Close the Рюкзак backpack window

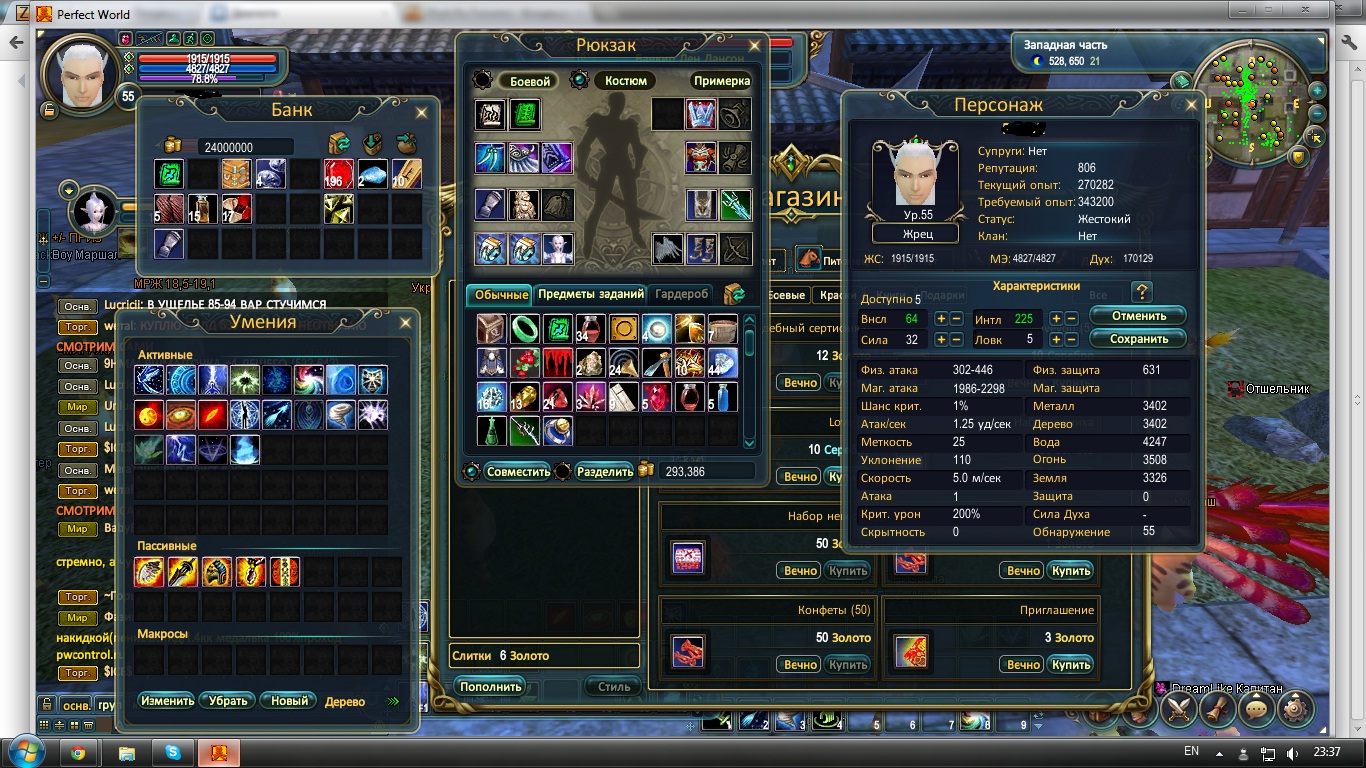755,45
